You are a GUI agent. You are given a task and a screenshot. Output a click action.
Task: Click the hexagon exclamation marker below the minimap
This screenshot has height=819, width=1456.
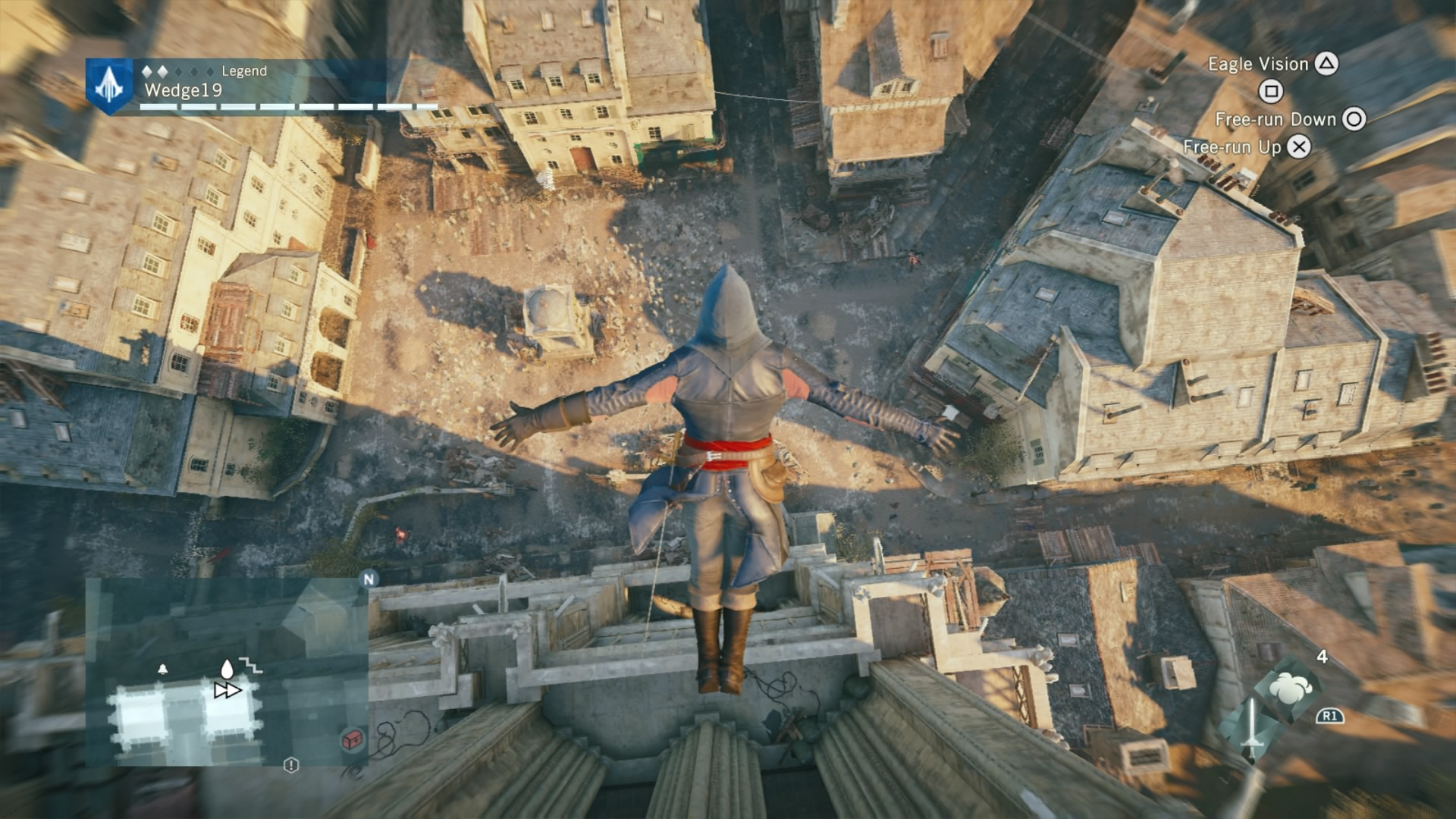pos(291,765)
